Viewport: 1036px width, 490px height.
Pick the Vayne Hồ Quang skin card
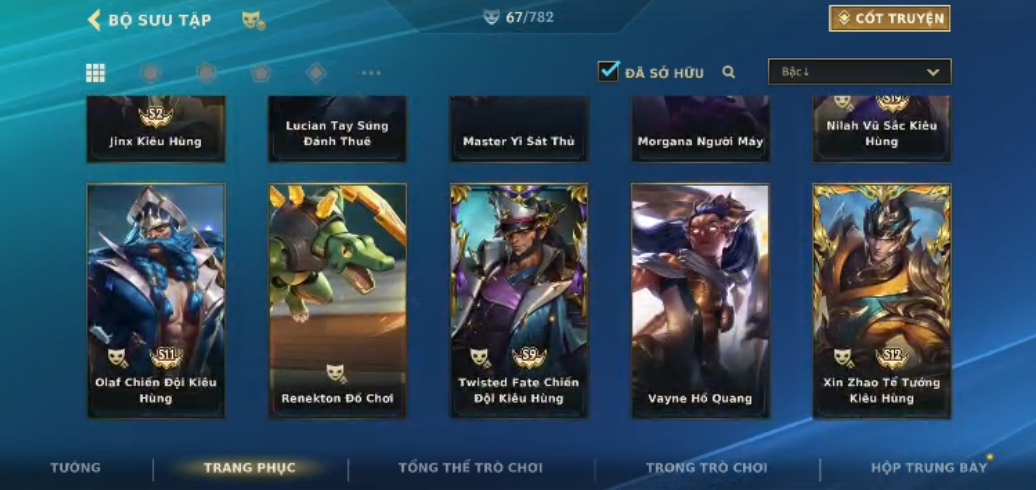click(700, 300)
